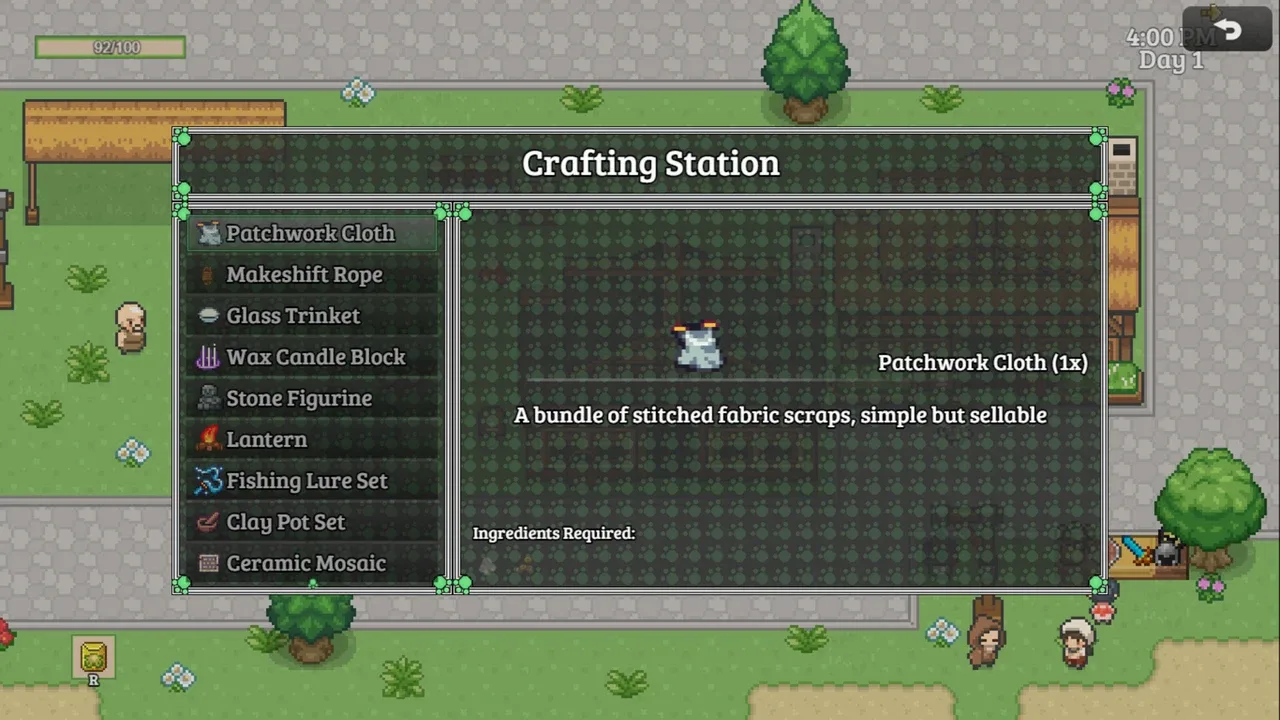Image resolution: width=1280 pixels, height=720 pixels.
Task: Click the green jar item slot
Action: 93,657
